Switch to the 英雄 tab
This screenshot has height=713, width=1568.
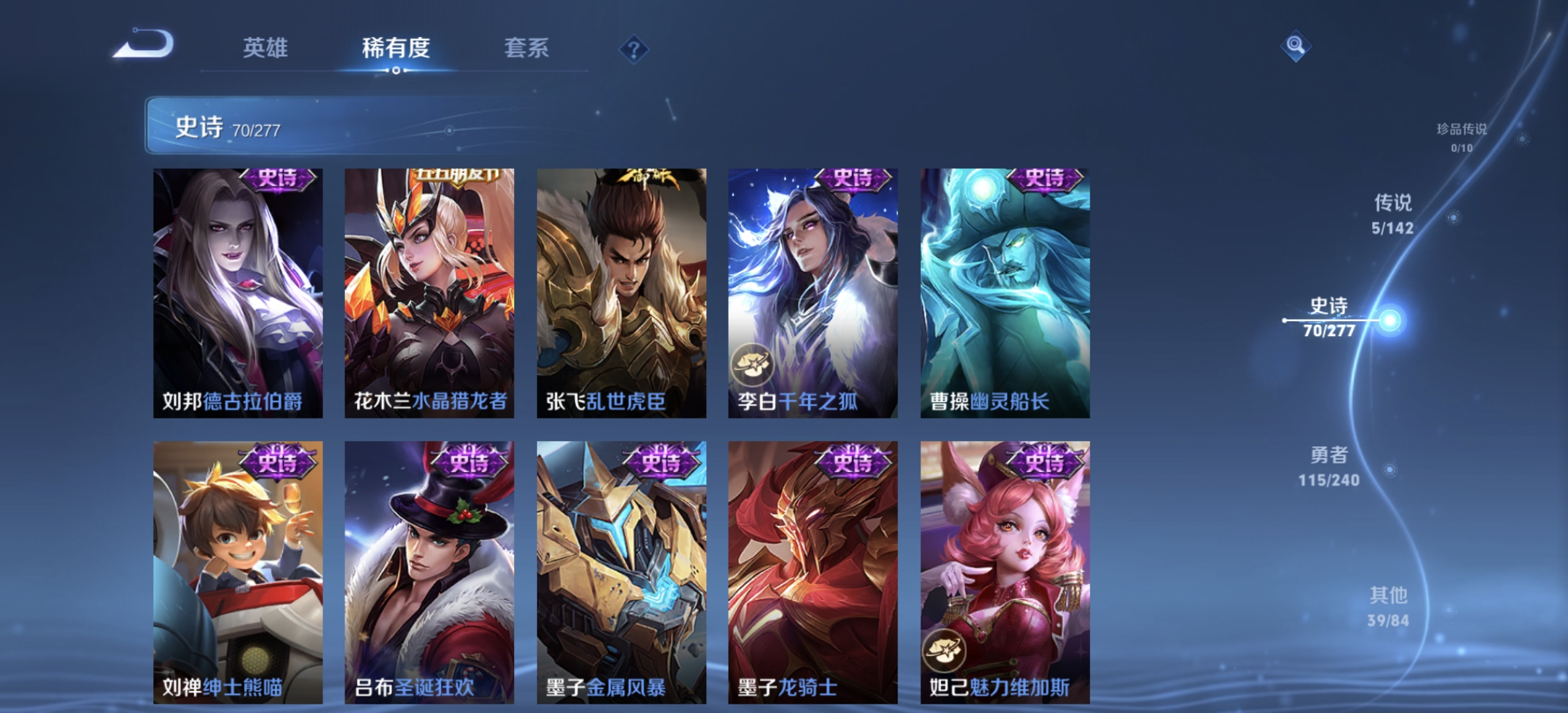tap(267, 49)
